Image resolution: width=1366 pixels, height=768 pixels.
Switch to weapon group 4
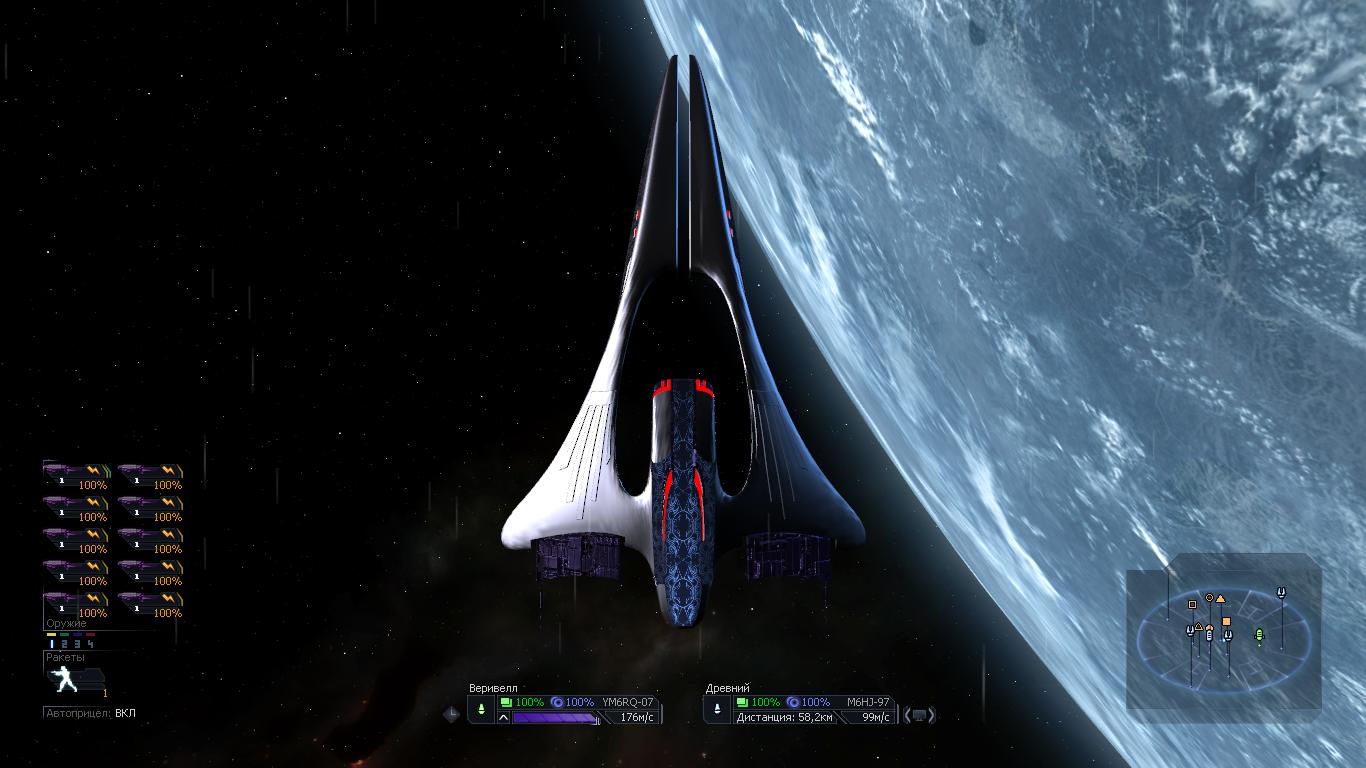(x=90, y=643)
